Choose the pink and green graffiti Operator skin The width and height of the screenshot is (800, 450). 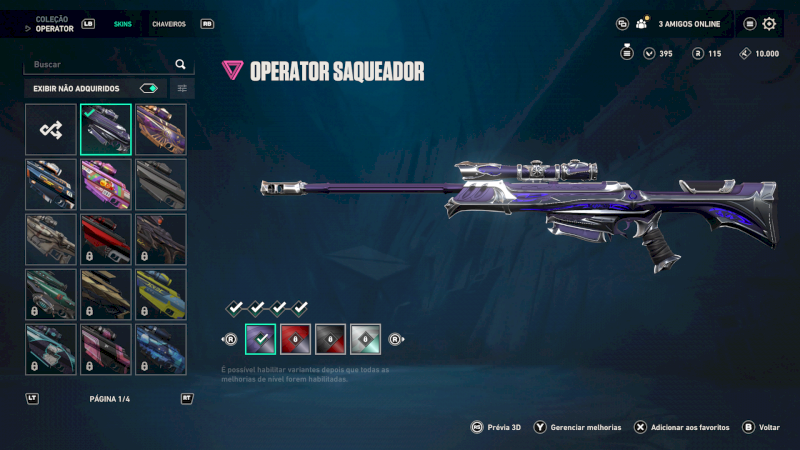tap(106, 184)
